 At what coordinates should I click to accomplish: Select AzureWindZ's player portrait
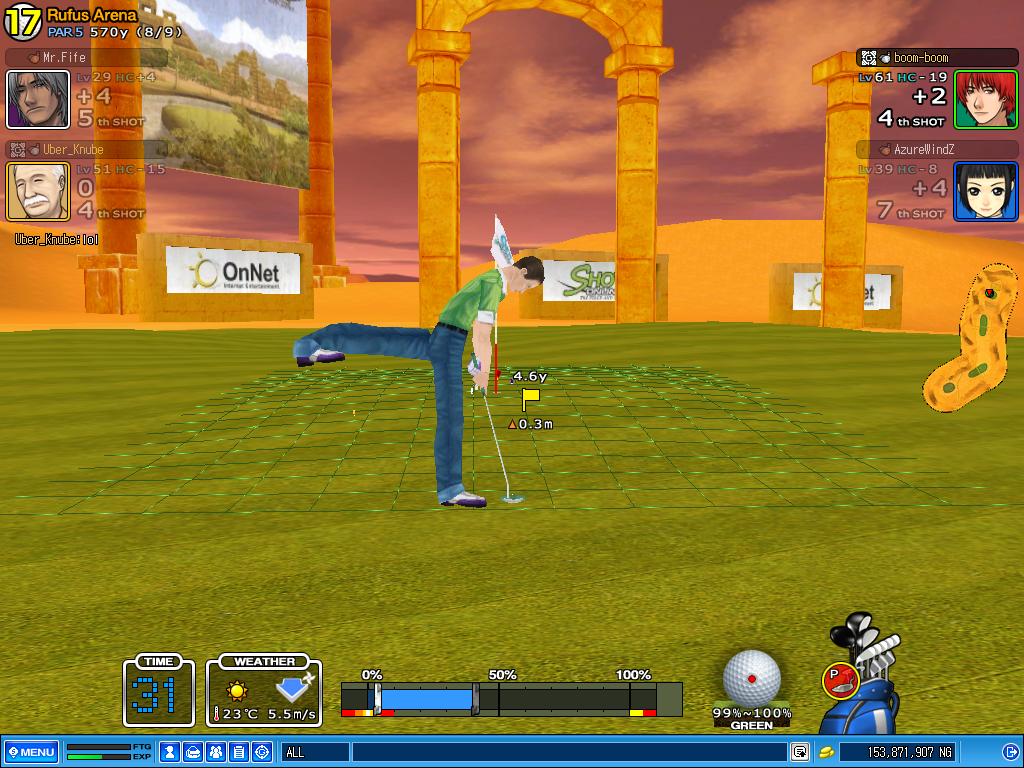[984, 191]
